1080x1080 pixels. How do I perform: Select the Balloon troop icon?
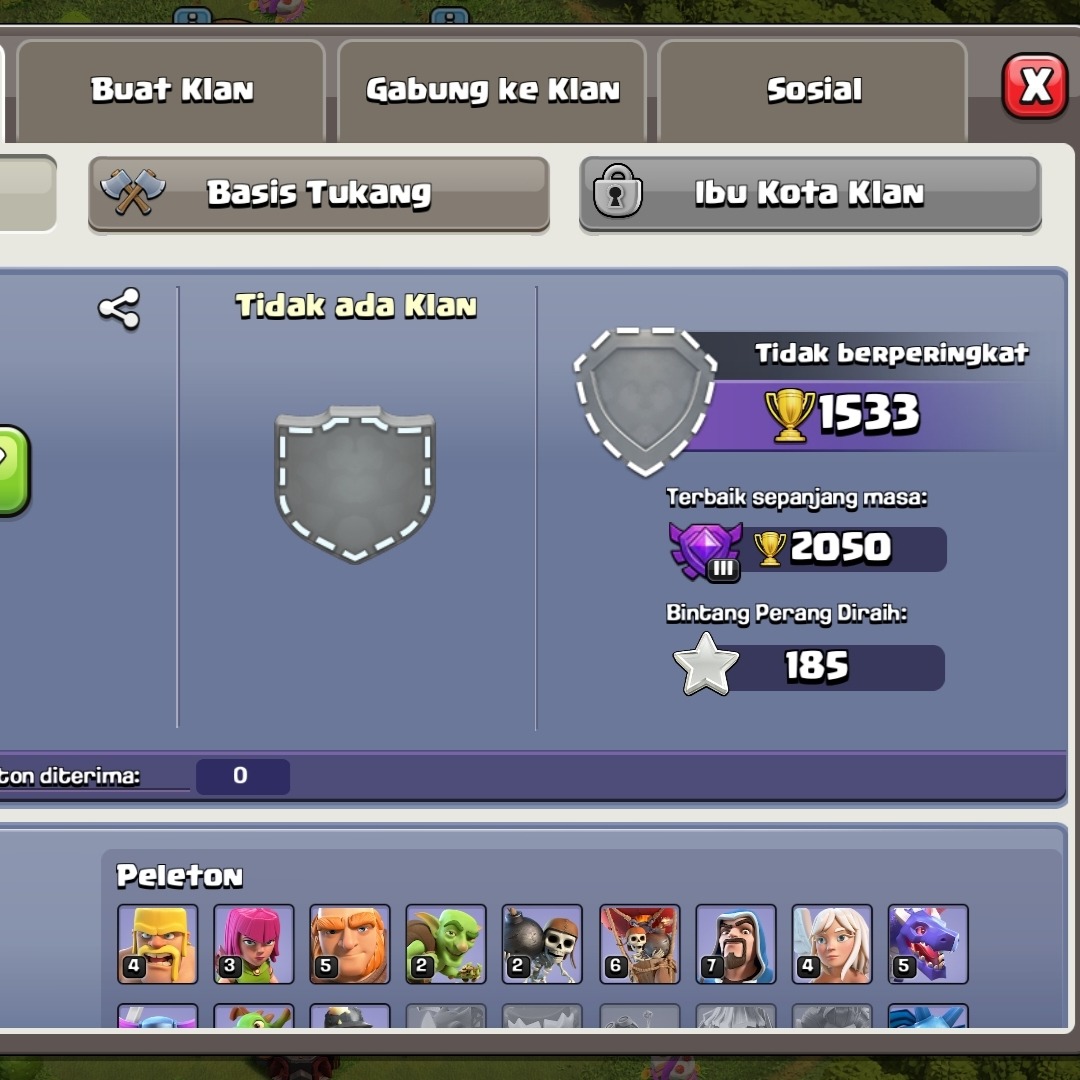pyautogui.click(x=639, y=944)
